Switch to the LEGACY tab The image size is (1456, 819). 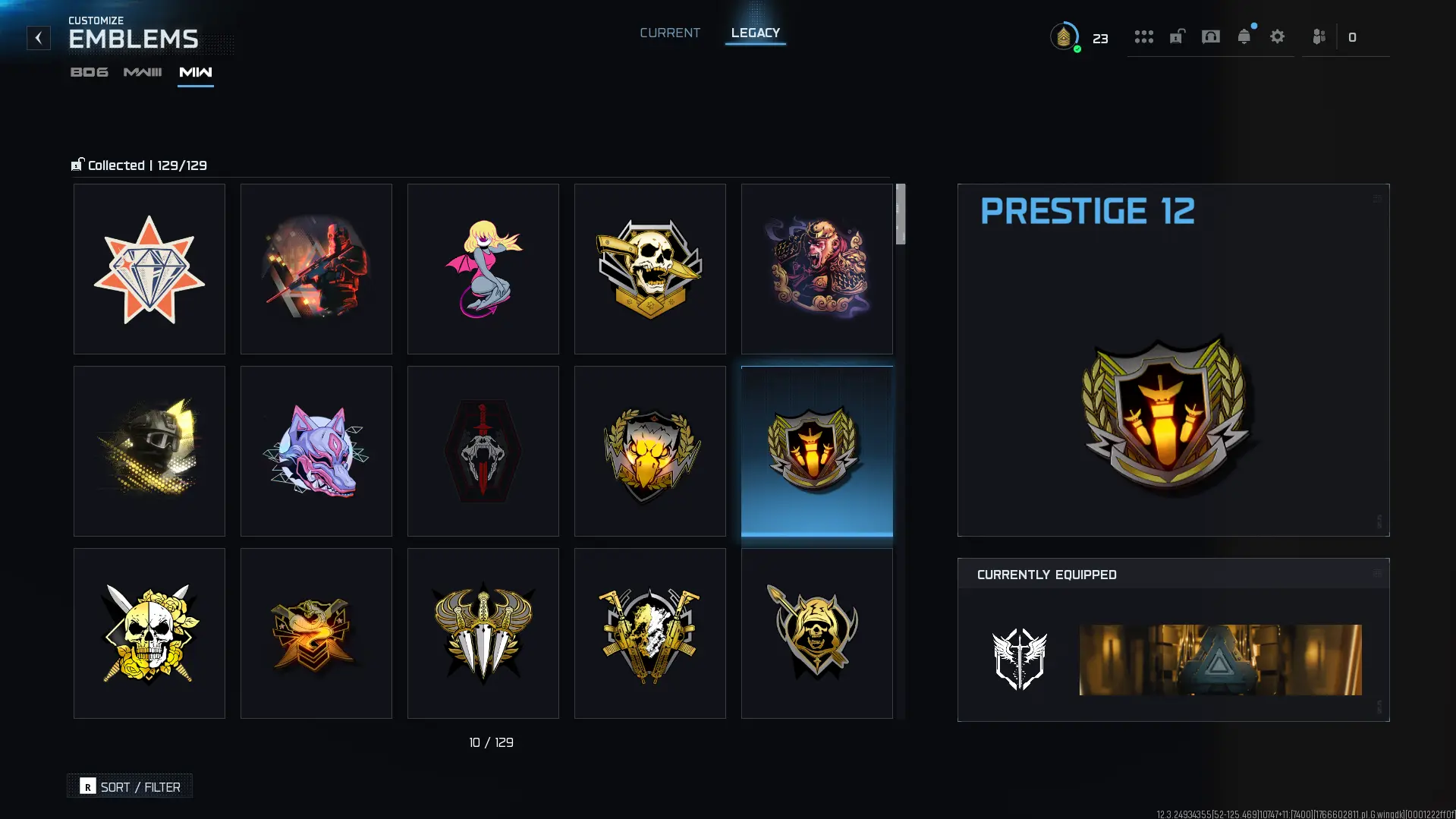pyautogui.click(x=755, y=33)
